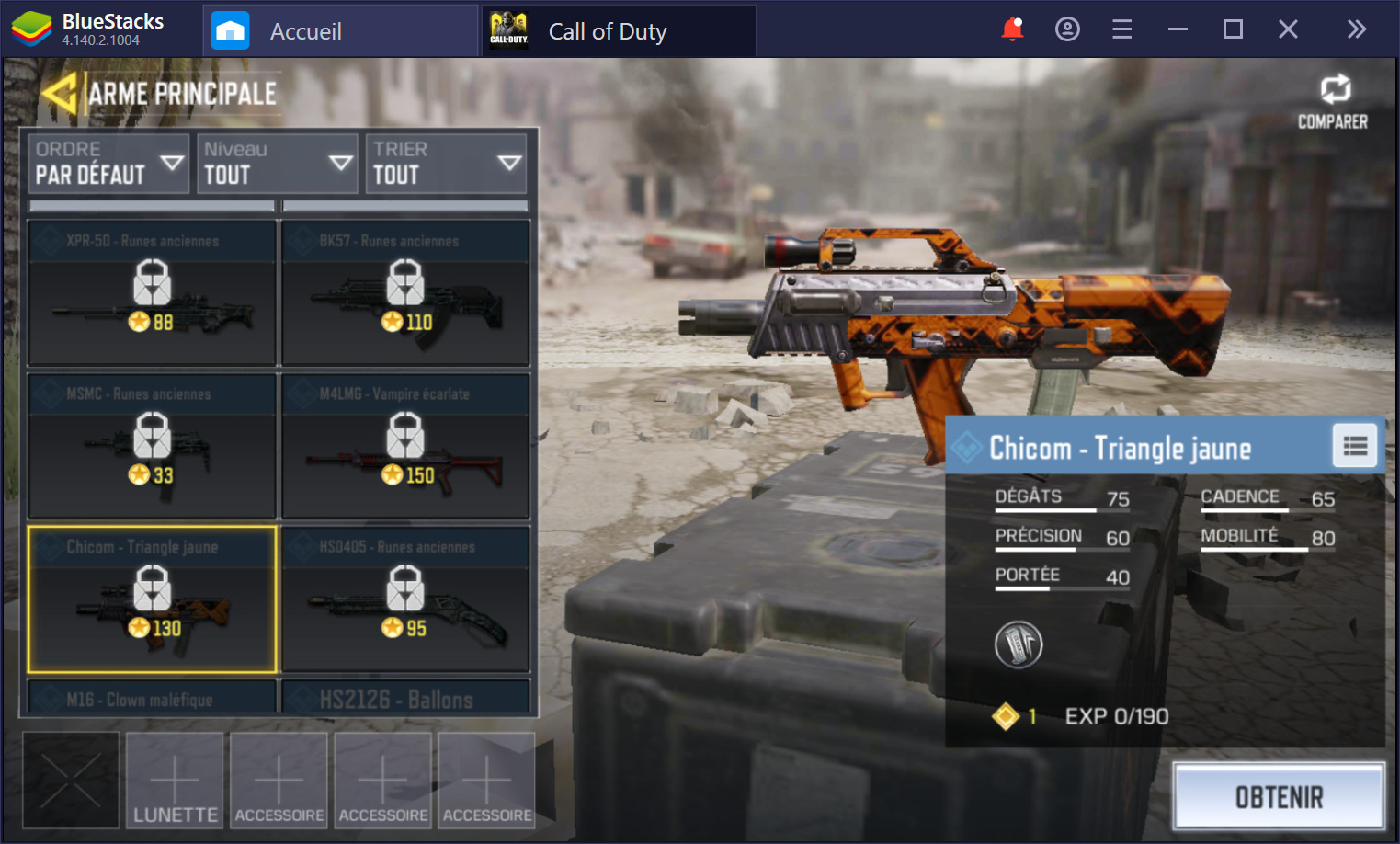
Task: Show the weapon perk magazine icon
Action: [1019, 644]
